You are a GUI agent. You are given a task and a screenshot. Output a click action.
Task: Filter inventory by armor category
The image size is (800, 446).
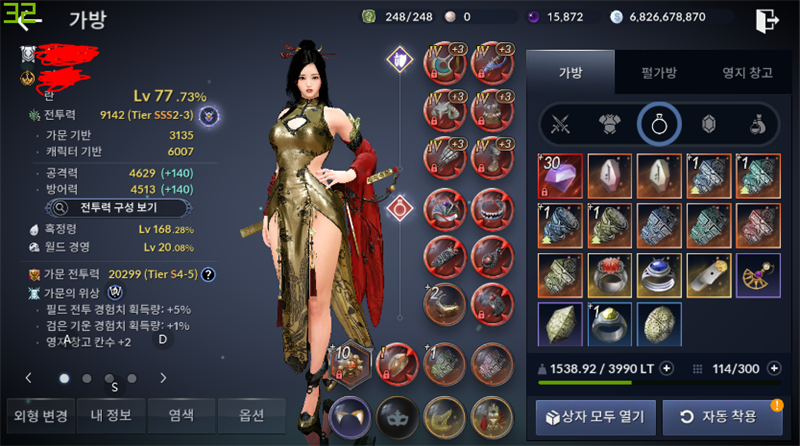(610, 125)
